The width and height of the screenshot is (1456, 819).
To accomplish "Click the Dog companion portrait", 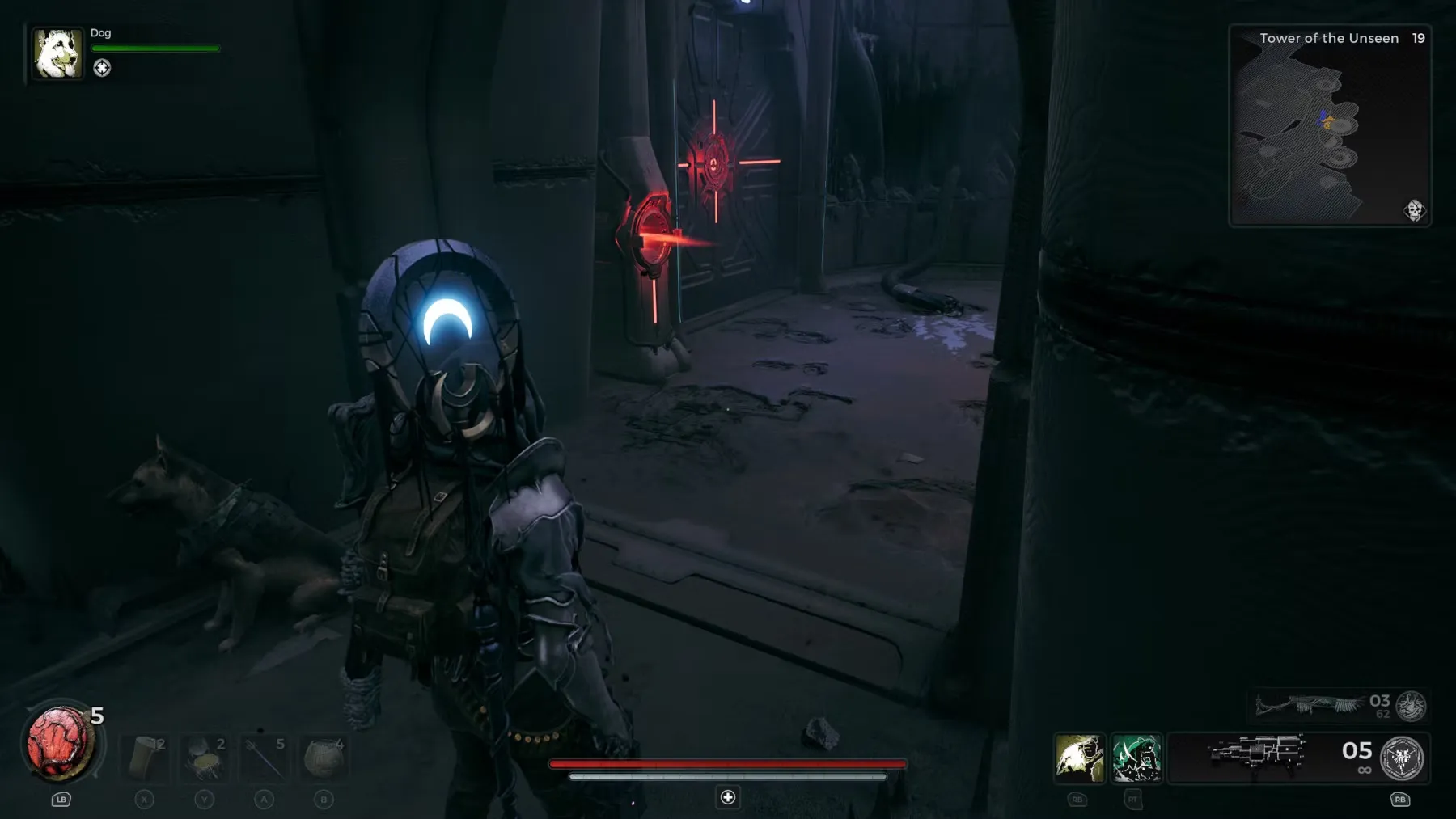I will (x=57, y=54).
